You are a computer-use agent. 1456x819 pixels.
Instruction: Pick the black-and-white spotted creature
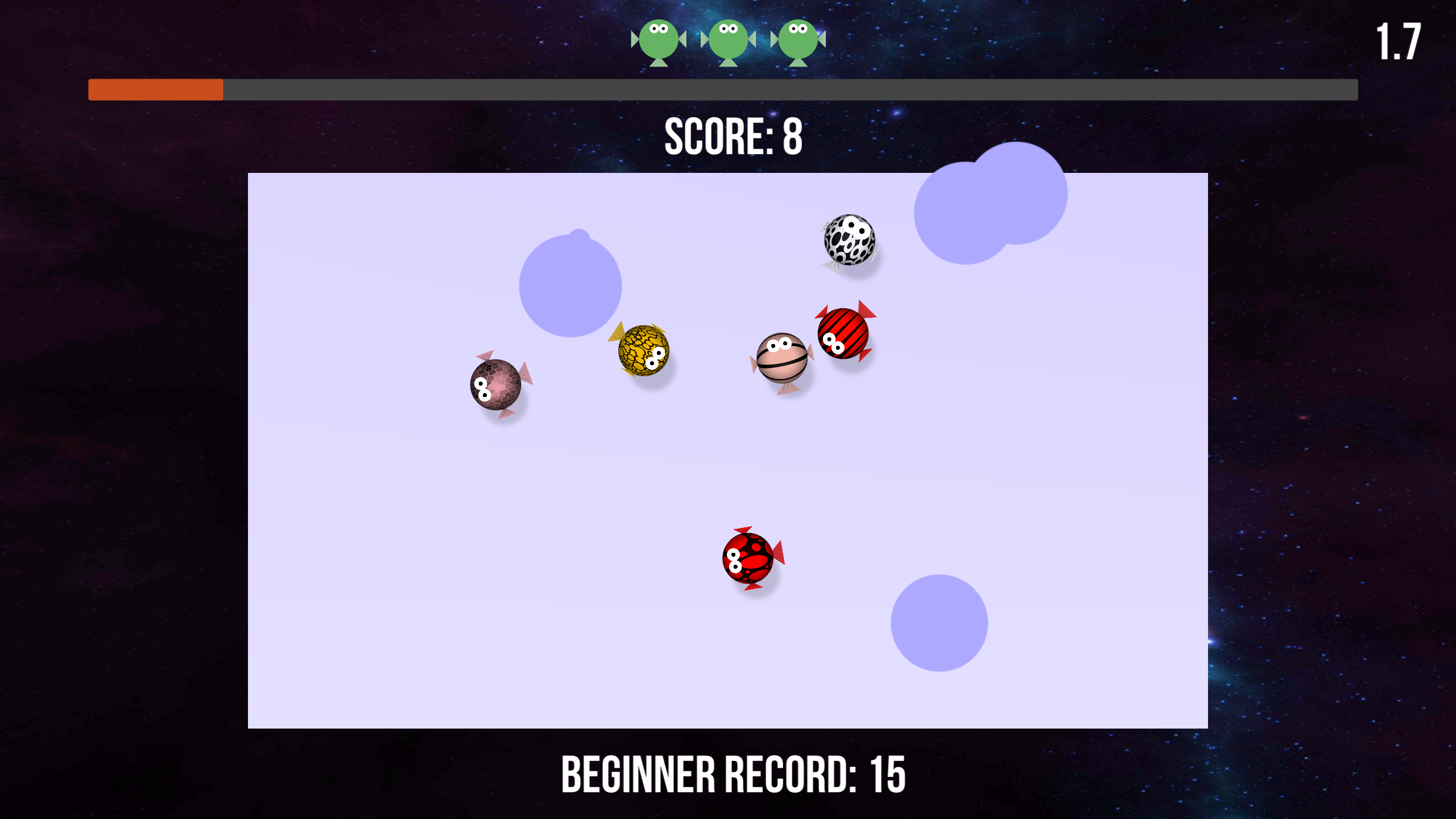pyautogui.click(x=849, y=240)
